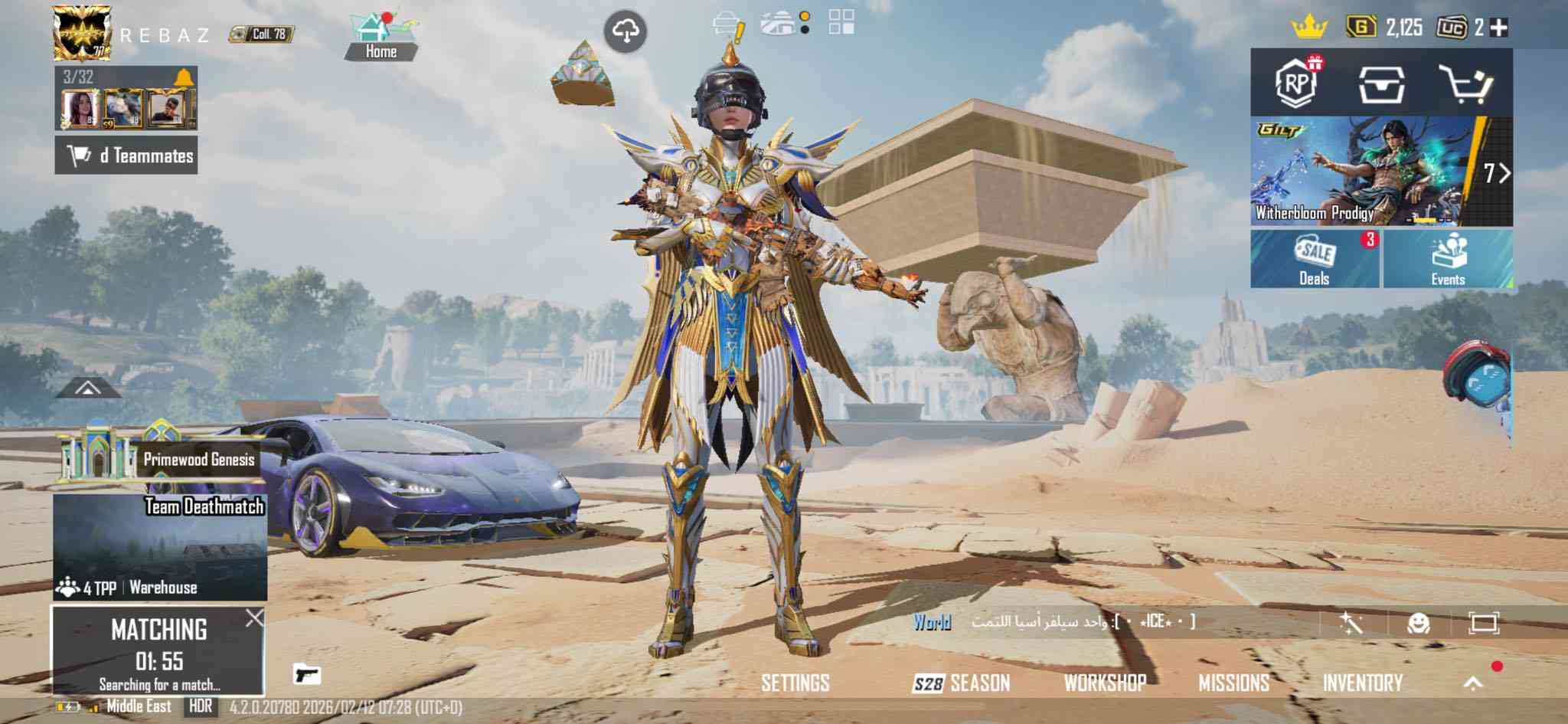Open the Settings menu
The height and width of the screenshot is (724, 1568).
795,683
